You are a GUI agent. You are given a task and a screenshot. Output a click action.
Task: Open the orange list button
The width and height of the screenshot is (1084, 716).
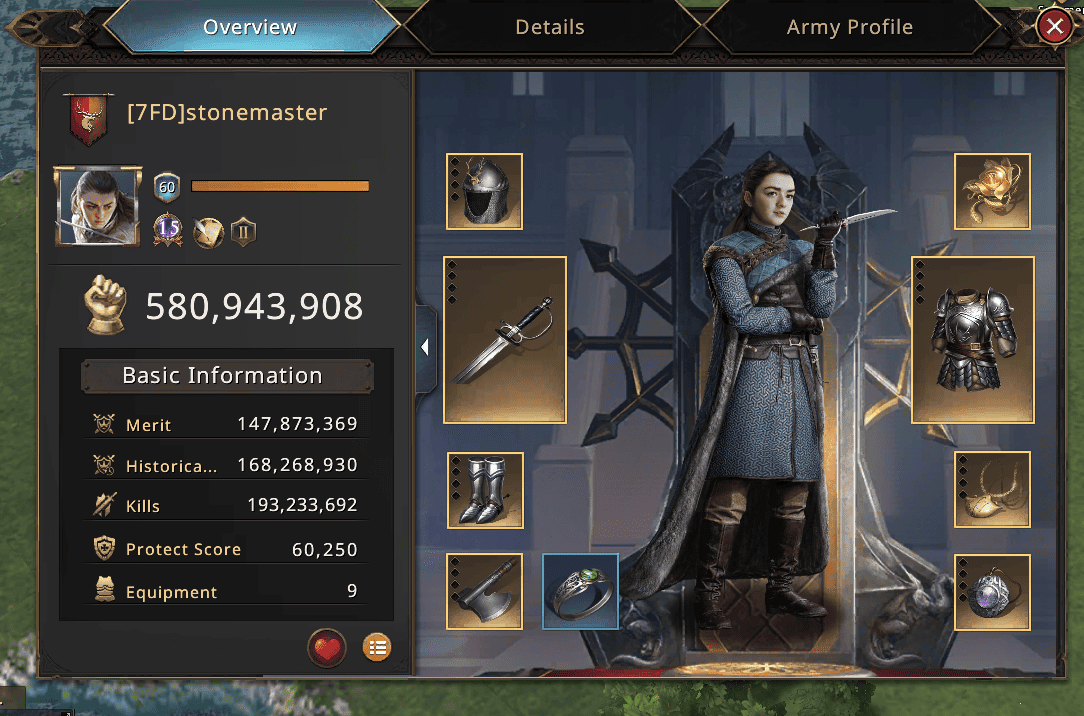point(377,648)
